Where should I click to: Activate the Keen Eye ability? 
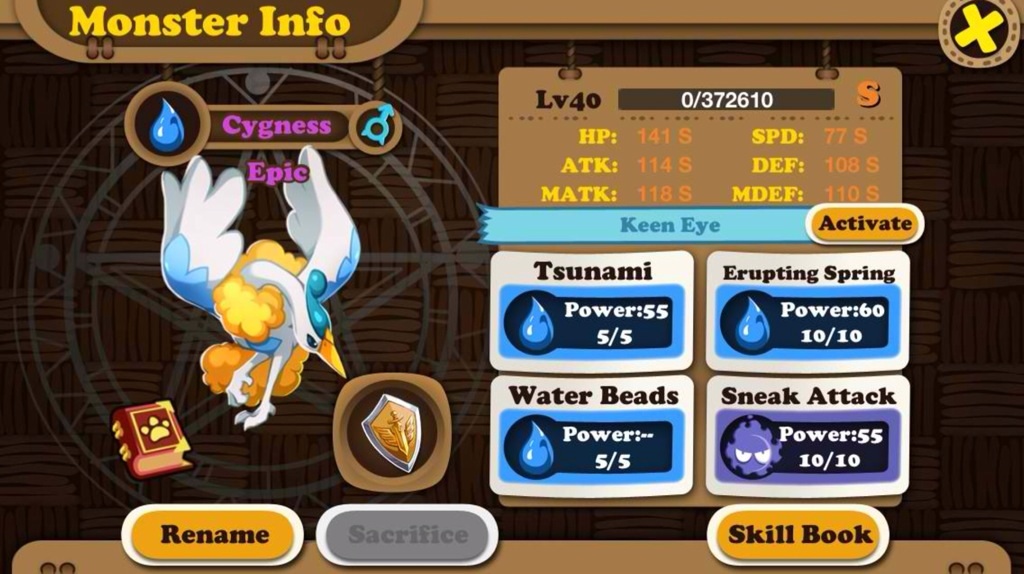pyautogui.click(x=864, y=224)
